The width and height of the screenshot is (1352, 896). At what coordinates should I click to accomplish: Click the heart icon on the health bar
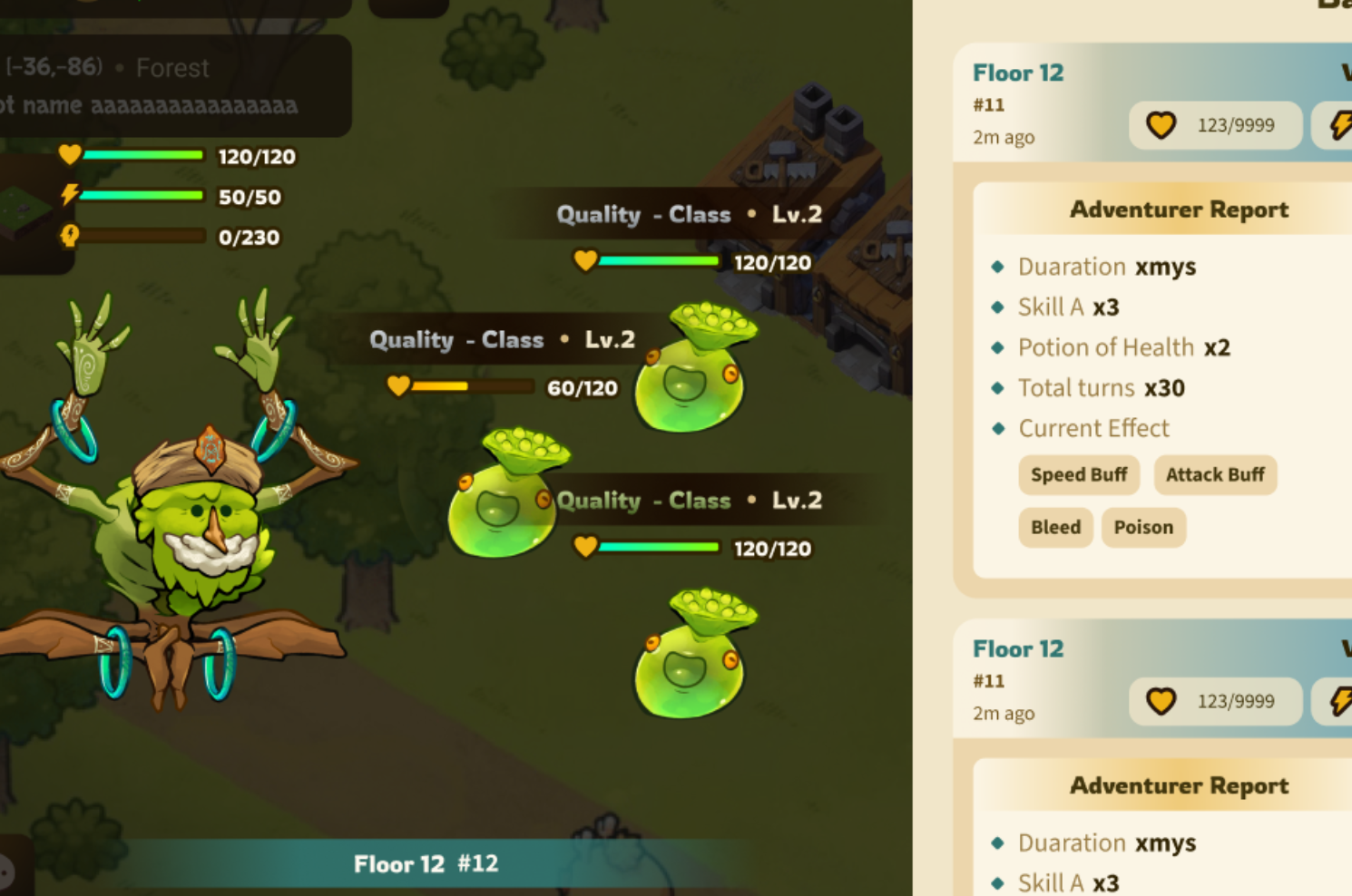[68, 155]
